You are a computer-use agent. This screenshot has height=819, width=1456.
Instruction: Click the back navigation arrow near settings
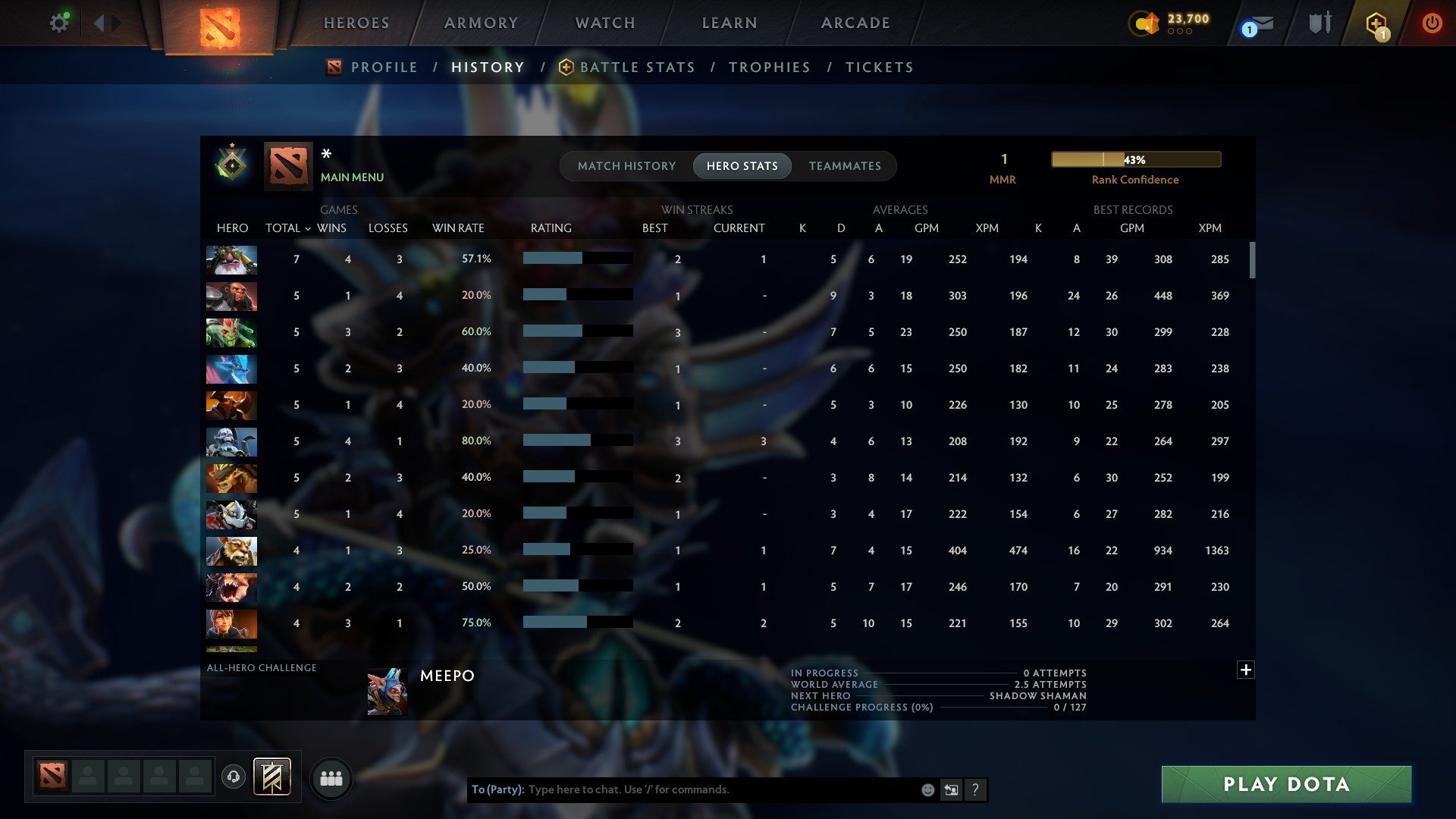pyautogui.click(x=99, y=23)
